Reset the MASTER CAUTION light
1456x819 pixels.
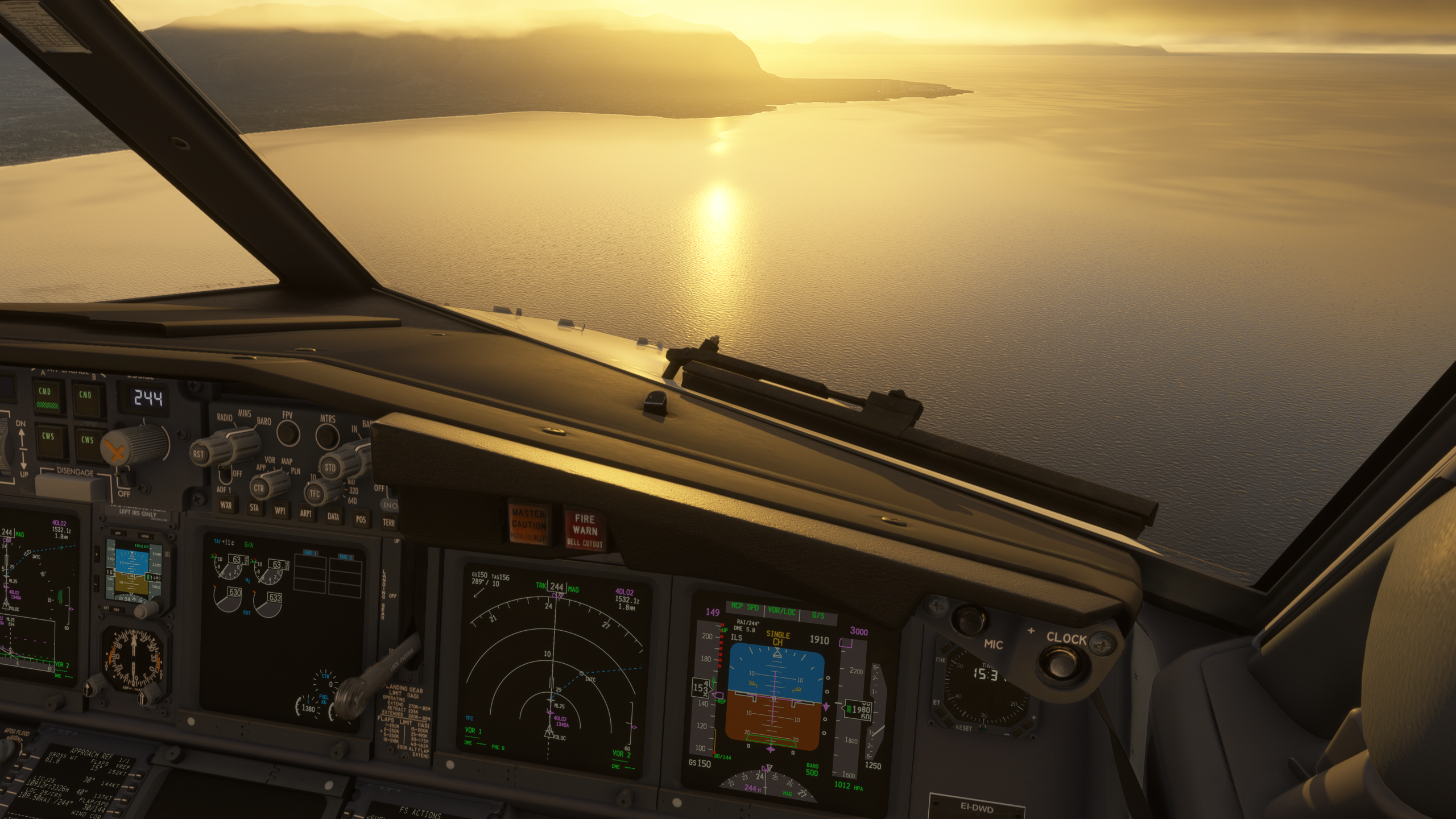coord(529,522)
